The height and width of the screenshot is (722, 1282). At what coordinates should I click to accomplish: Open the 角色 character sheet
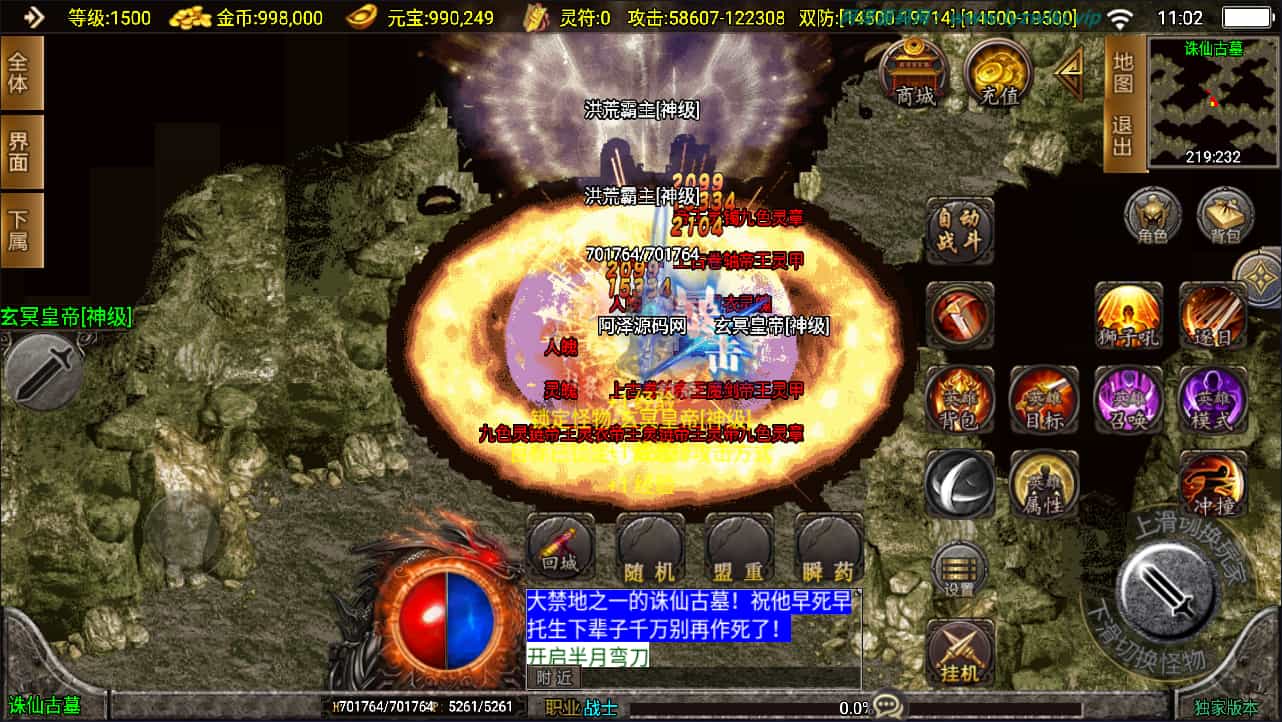coord(1153,216)
